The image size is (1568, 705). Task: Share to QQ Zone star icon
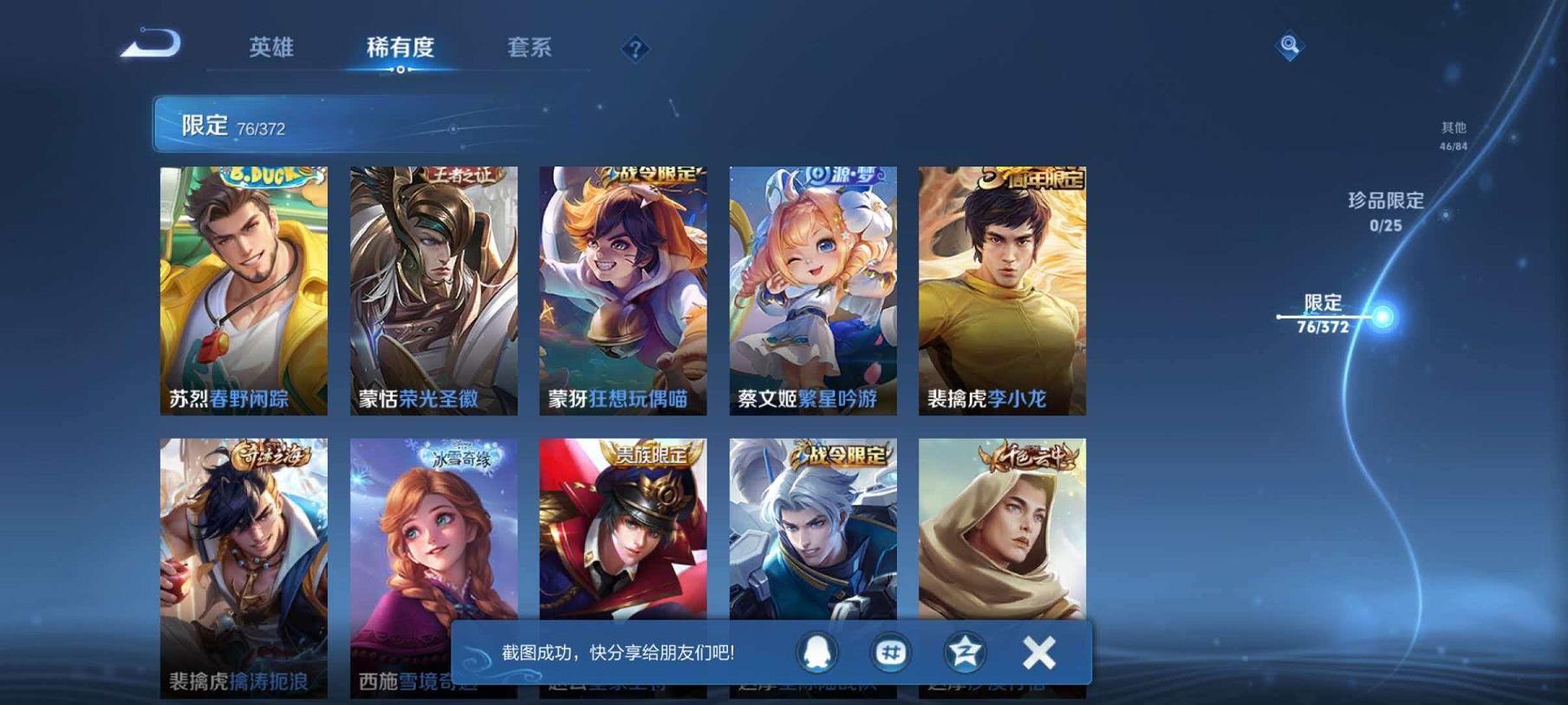click(963, 653)
